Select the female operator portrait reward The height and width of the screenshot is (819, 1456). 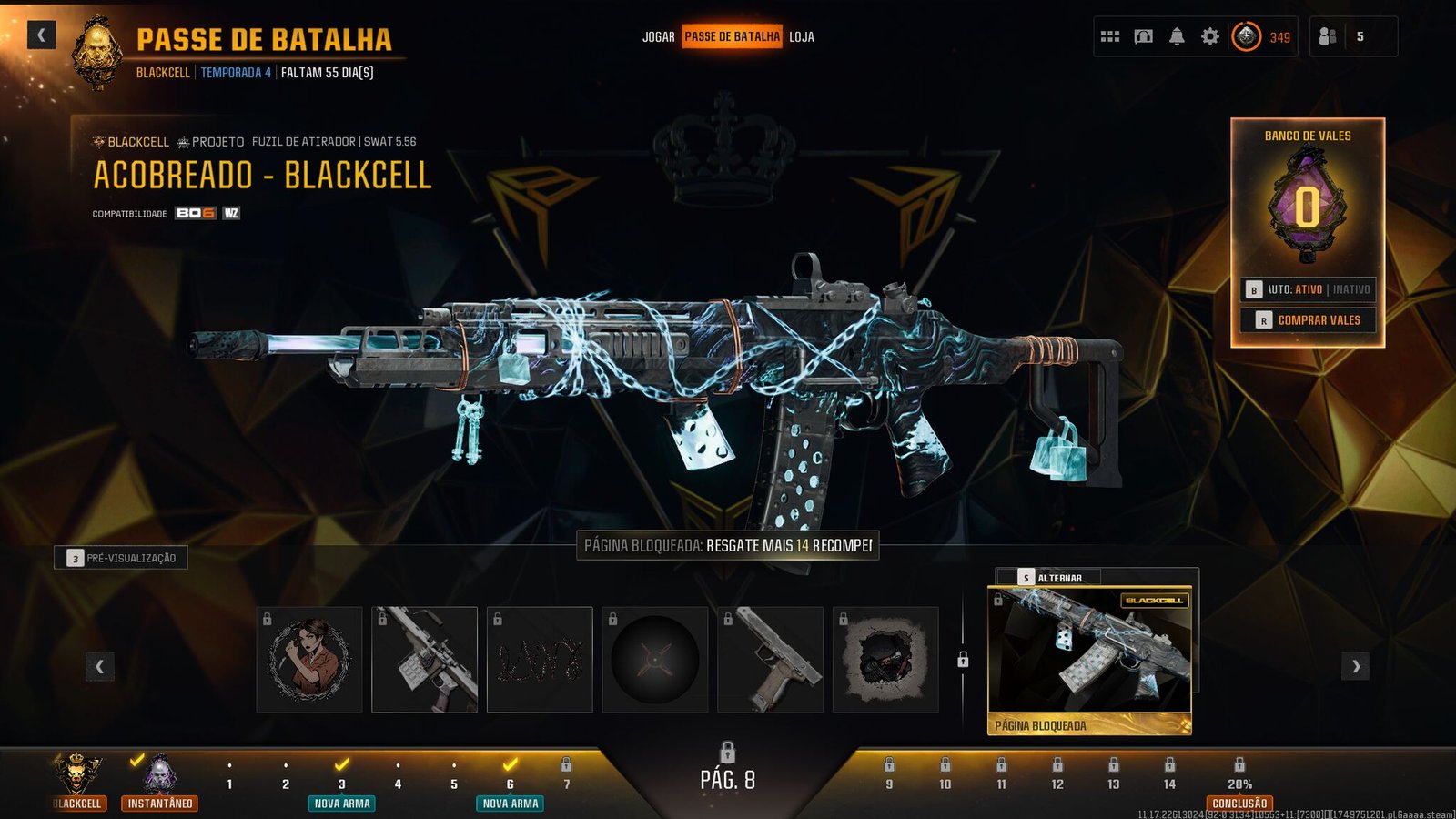point(309,660)
